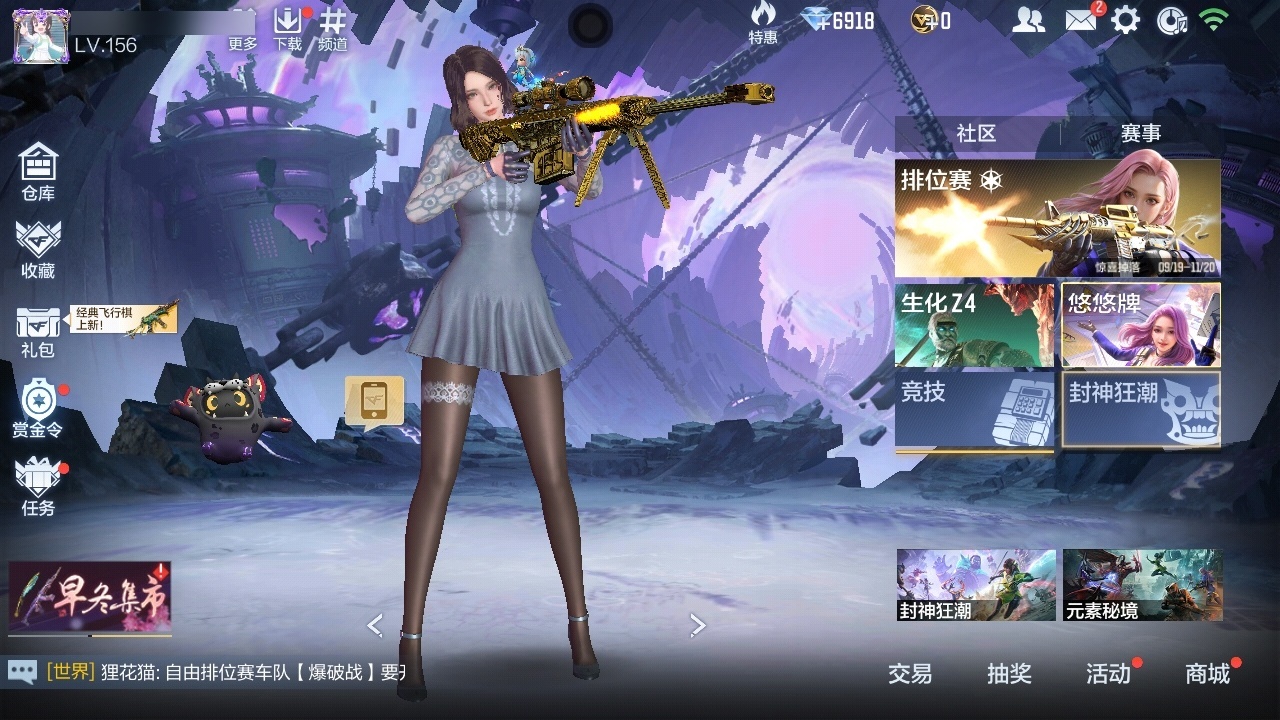Open the 仓库 warehouse menu
Screen dimensions: 1280x720
[38, 171]
